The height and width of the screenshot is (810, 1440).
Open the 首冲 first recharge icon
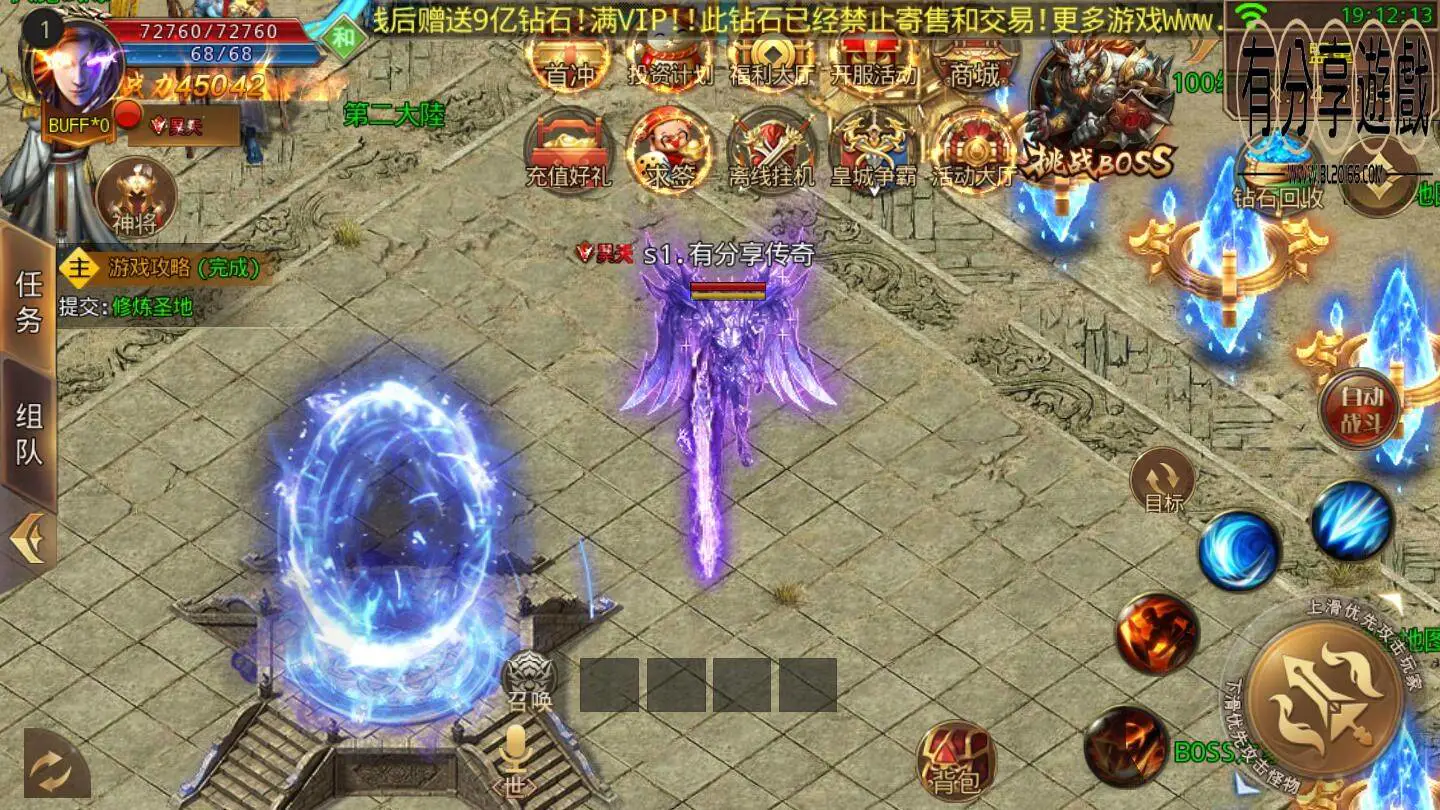point(571,62)
